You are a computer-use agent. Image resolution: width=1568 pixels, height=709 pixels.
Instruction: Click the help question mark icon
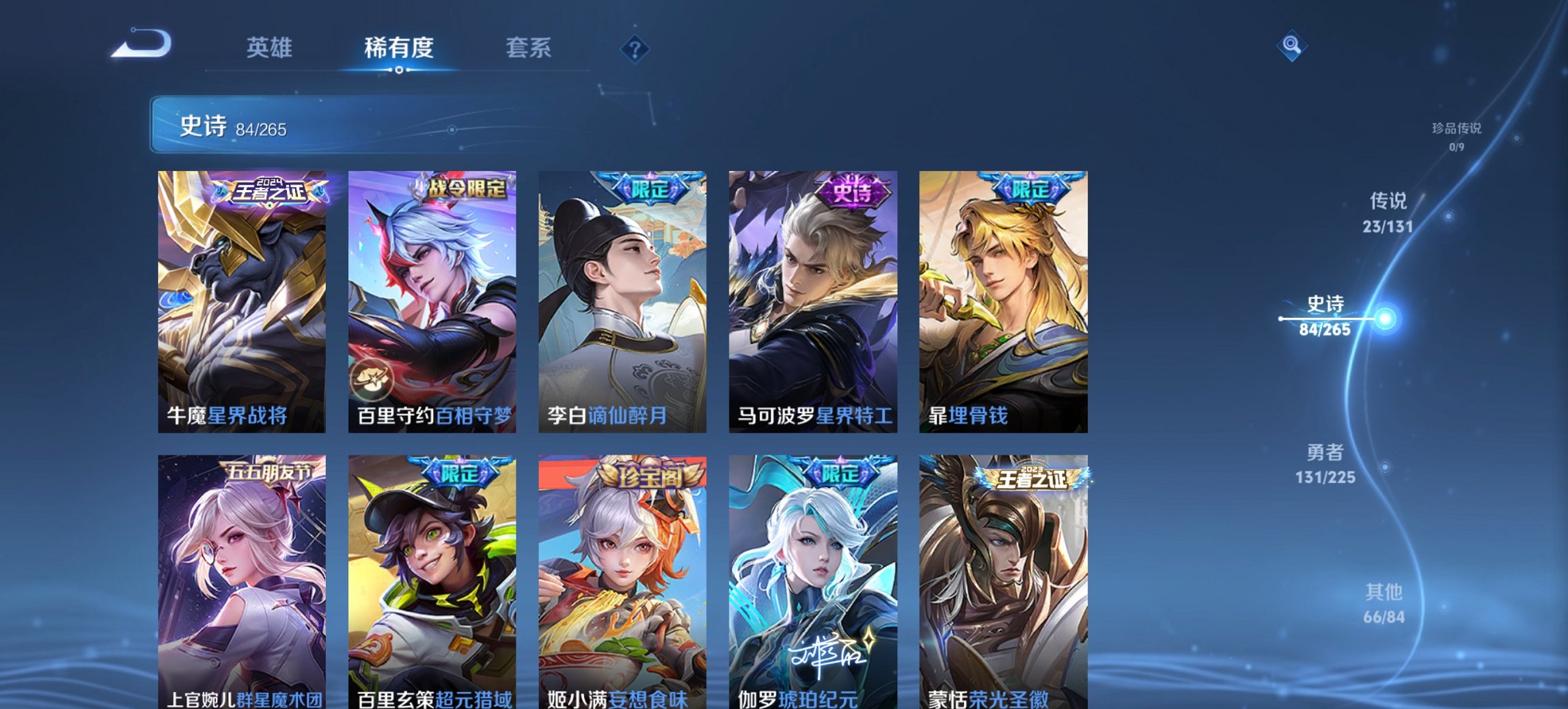[x=635, y=49]
